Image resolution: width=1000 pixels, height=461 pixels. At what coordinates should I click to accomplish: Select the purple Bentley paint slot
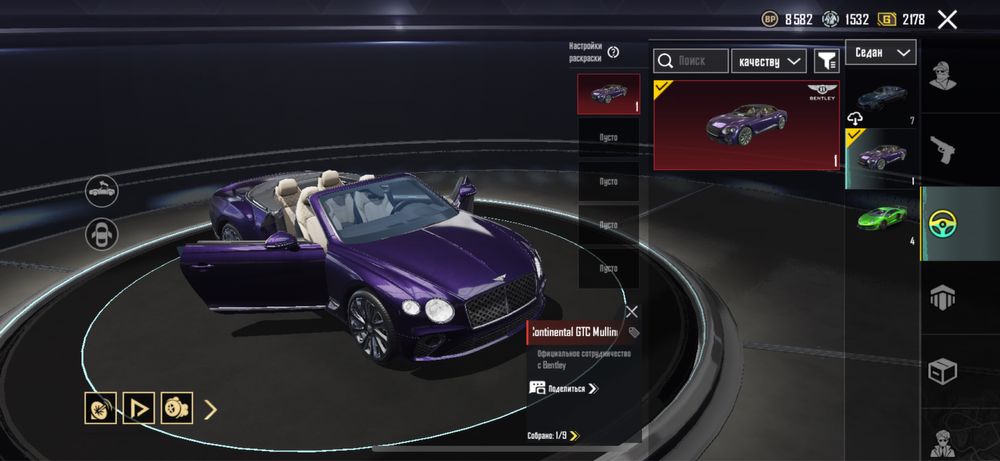point(608,95)
